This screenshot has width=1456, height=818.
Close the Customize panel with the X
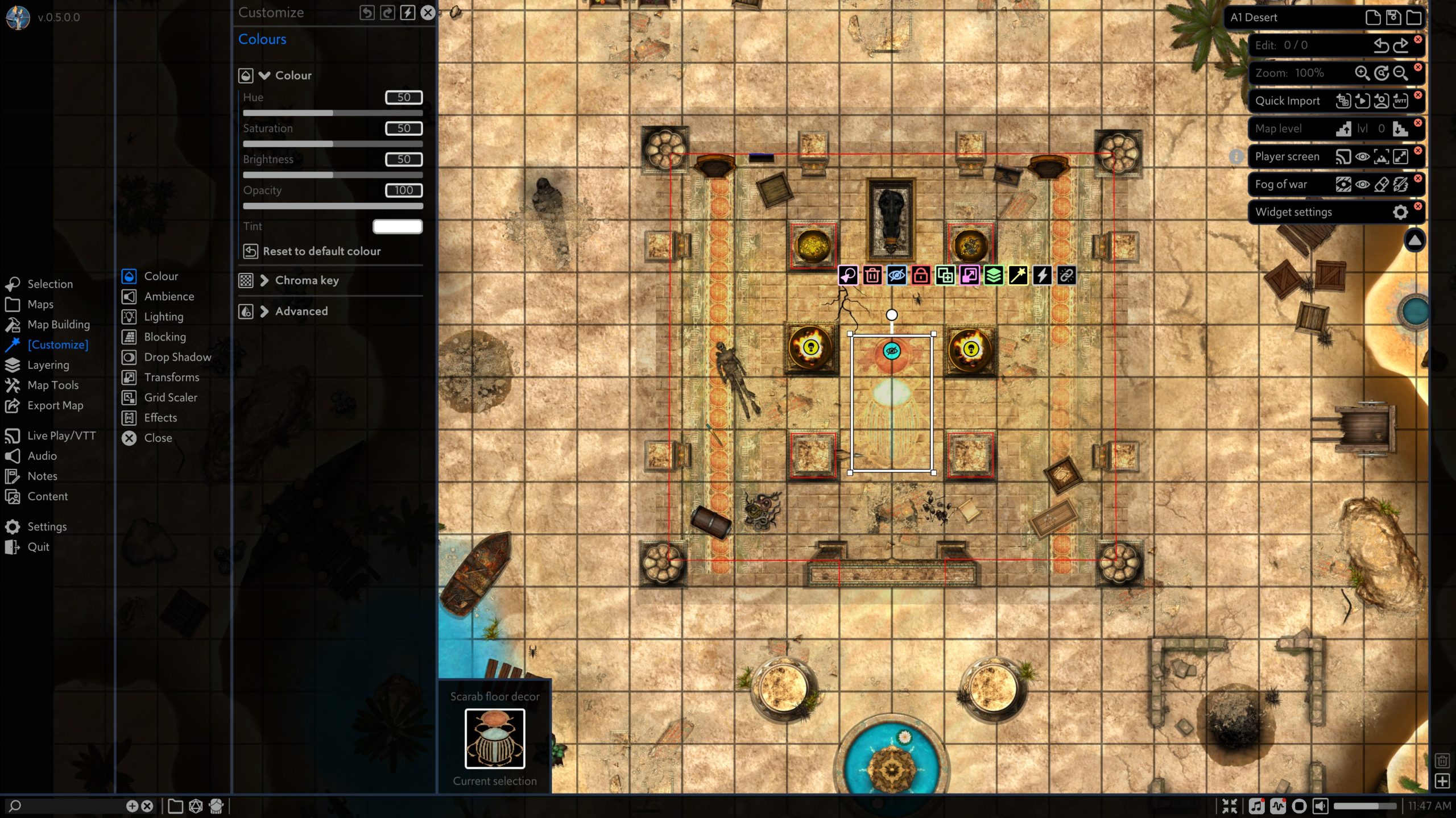(x=428, y=13)
